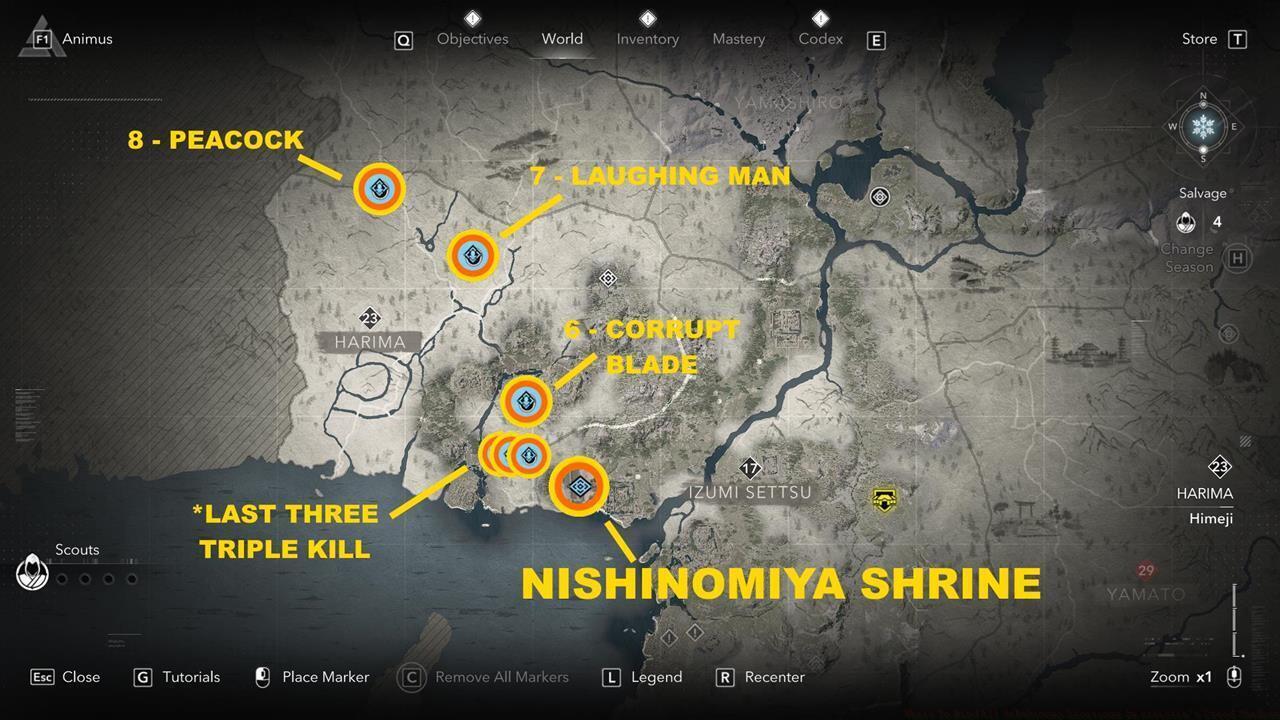The width and height of the screenshot is (1280, 720).
Task: Open the Mastery screen
Action: point(738,39)
